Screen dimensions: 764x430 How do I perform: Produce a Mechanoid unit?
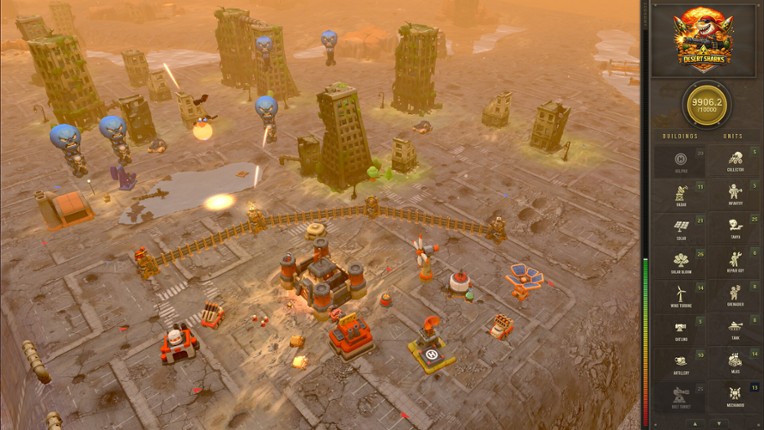click(x=735, y=396)
